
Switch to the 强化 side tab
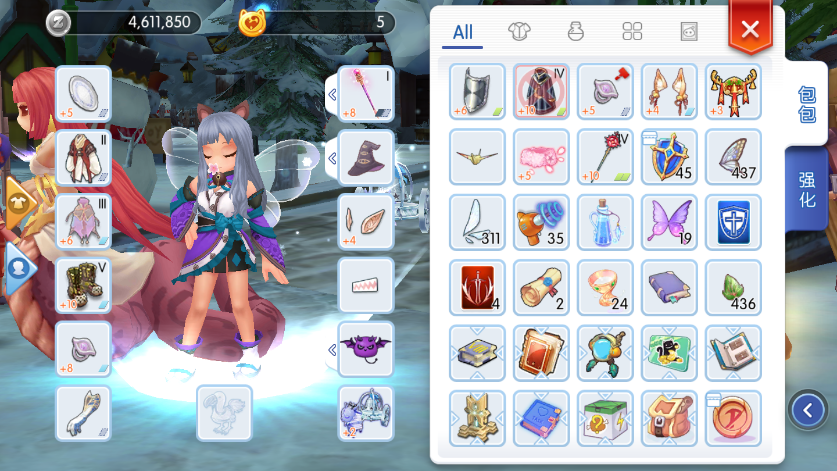click(x=806, y=192)
